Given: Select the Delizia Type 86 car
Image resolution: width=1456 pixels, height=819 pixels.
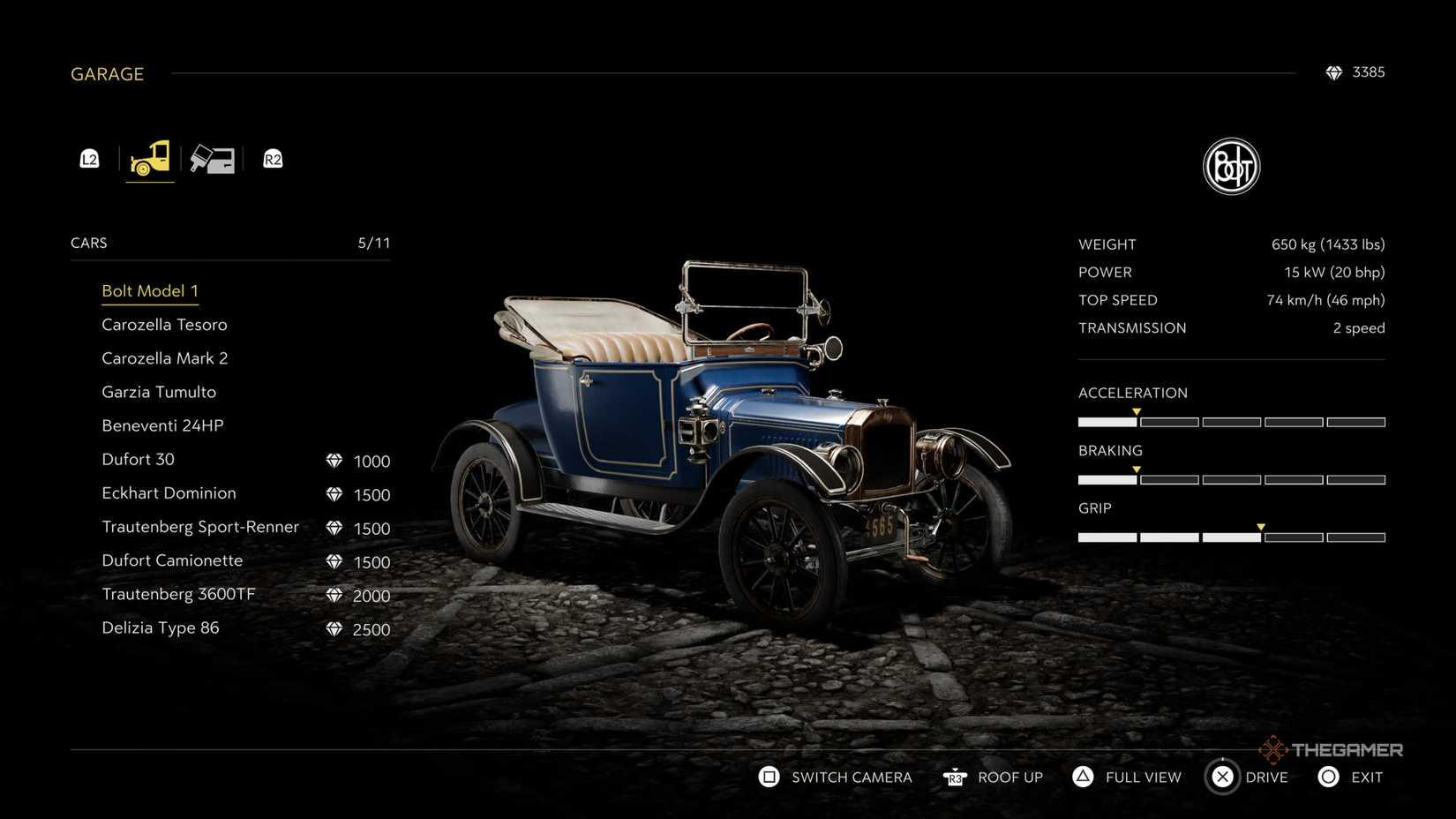Looking at the screenshot, I should pyautogui.click(x=160, y=628).
